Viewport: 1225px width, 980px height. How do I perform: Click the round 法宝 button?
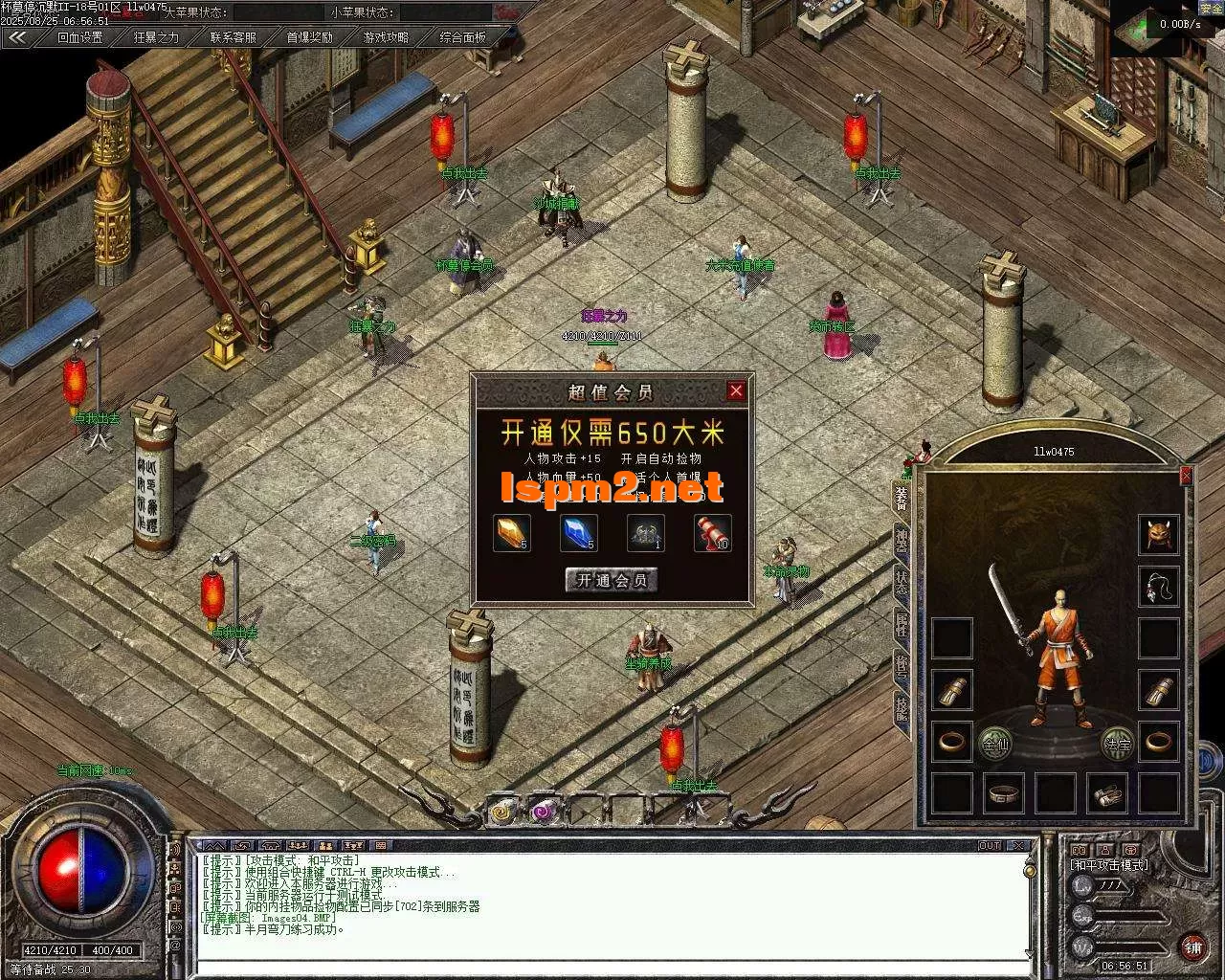(x=1116, y=743)
